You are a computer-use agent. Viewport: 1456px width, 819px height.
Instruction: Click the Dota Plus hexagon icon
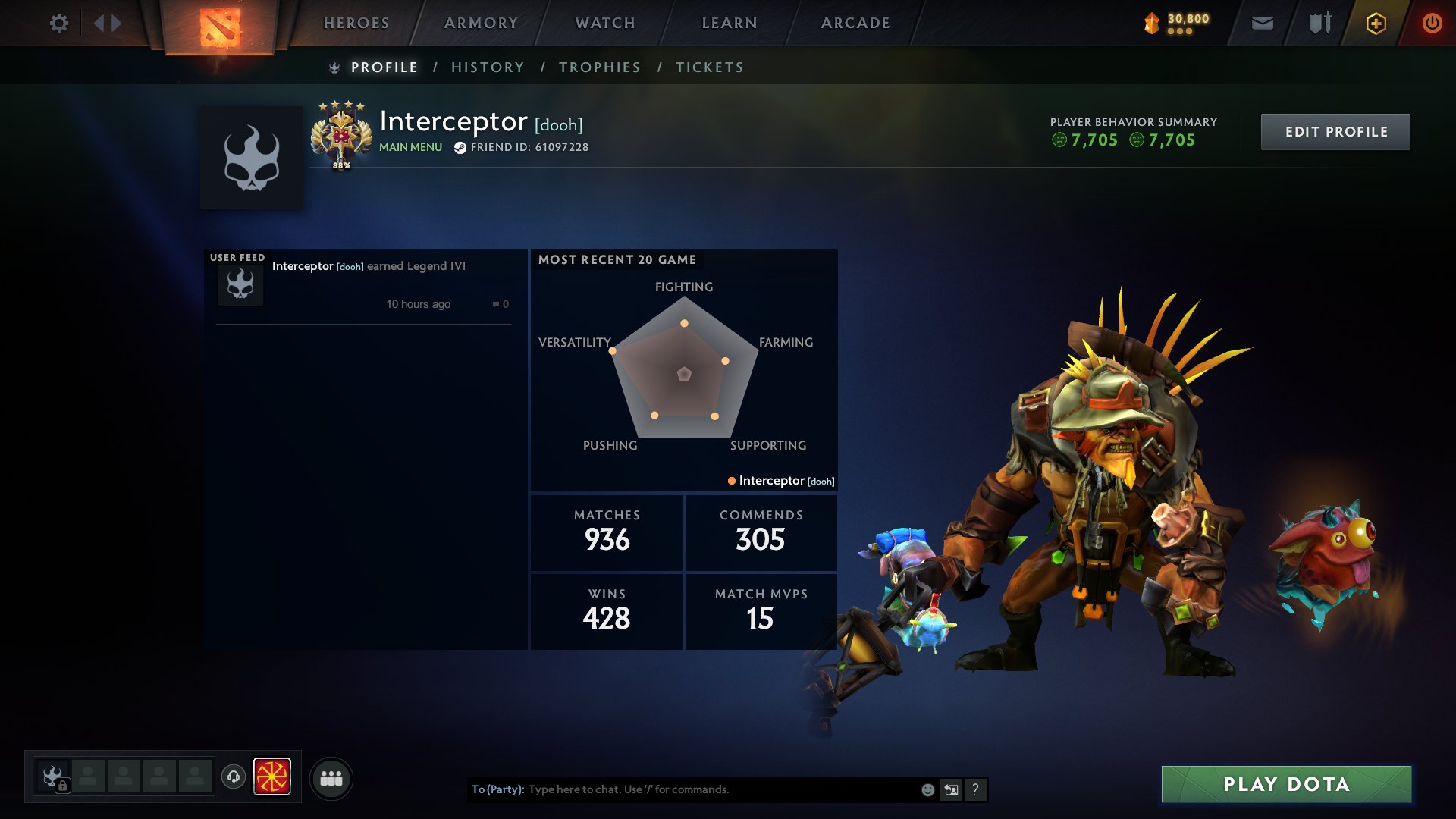pyautogui.click(x=1375, y=23)
